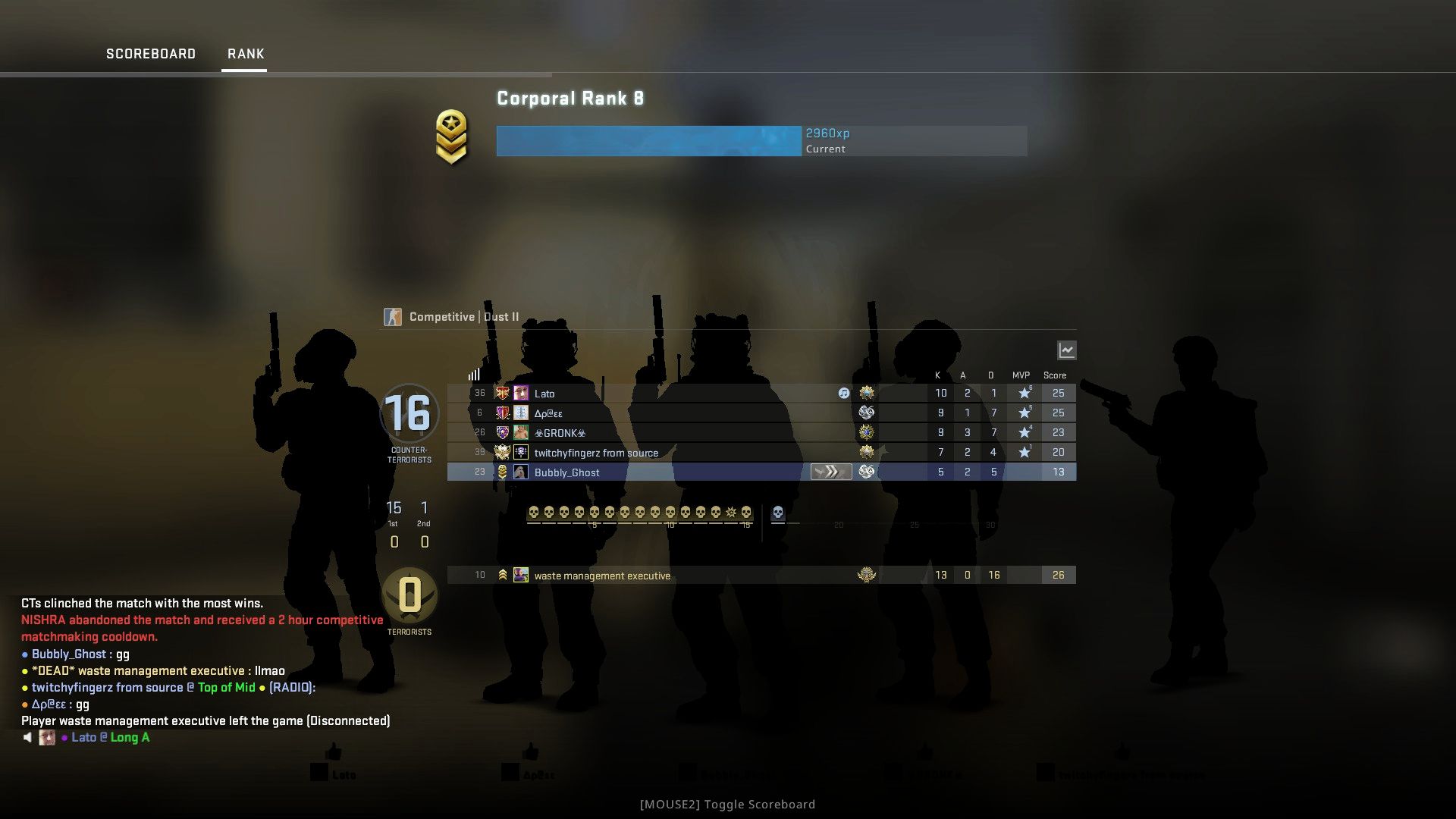
Task: Select the waste management executive player row
Action: pyautogui.click(x=682, y=575)
